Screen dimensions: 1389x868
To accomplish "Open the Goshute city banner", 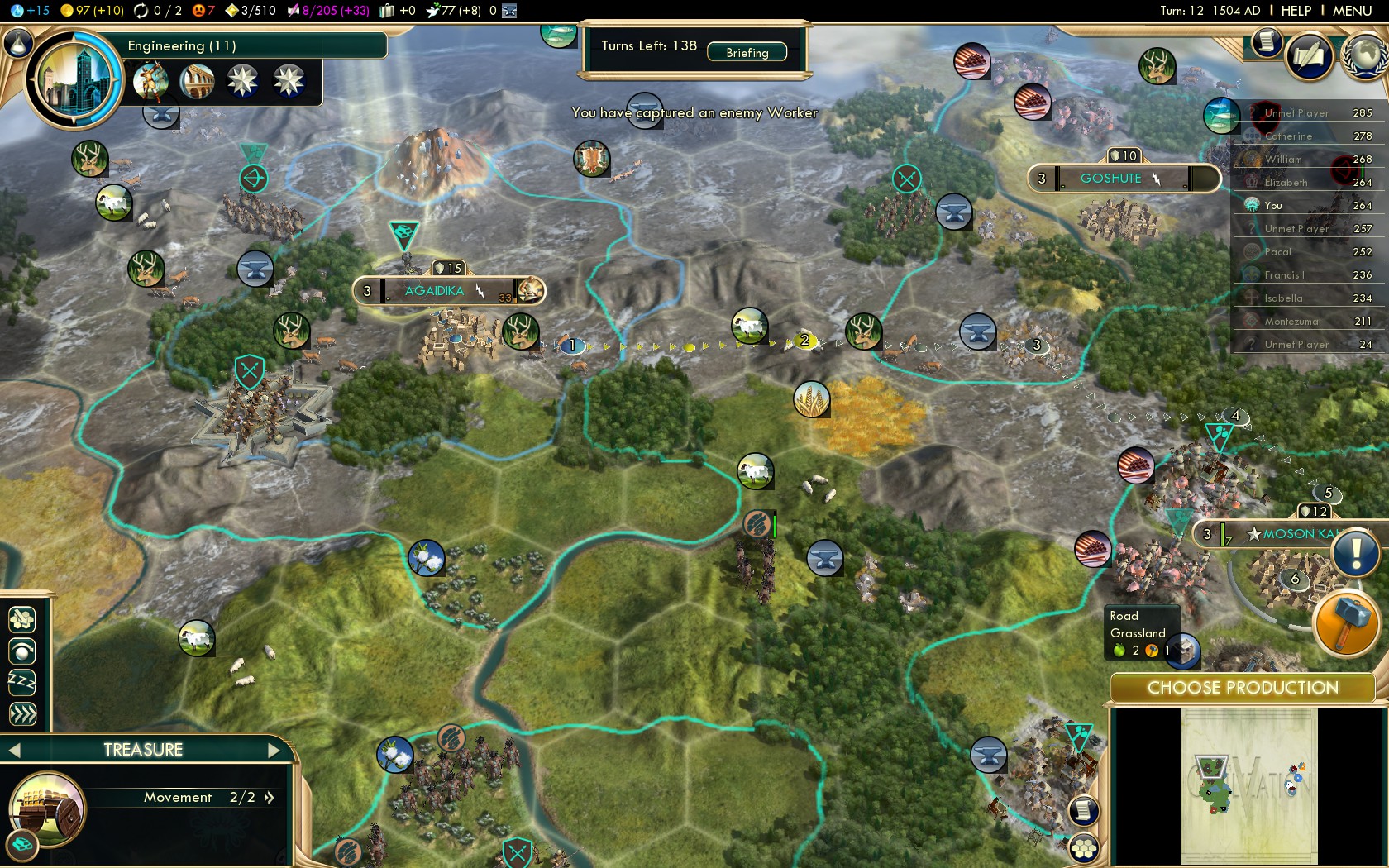I will point(1112,179).
